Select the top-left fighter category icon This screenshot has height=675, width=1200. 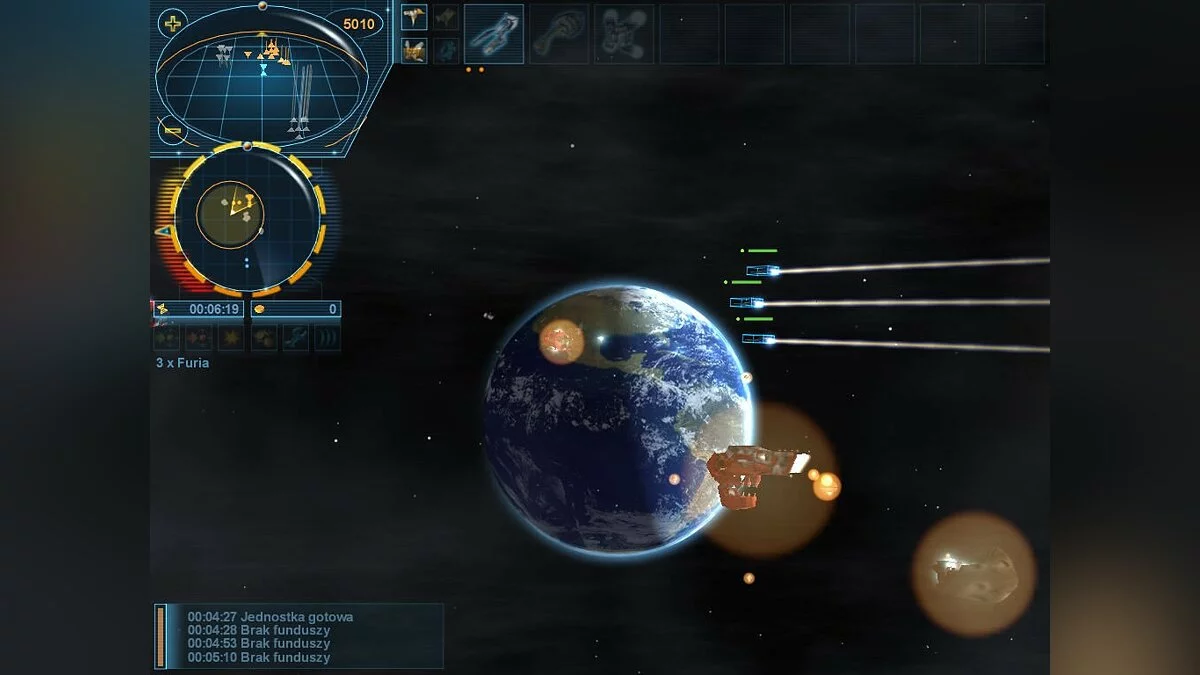[x=414, y=17]
